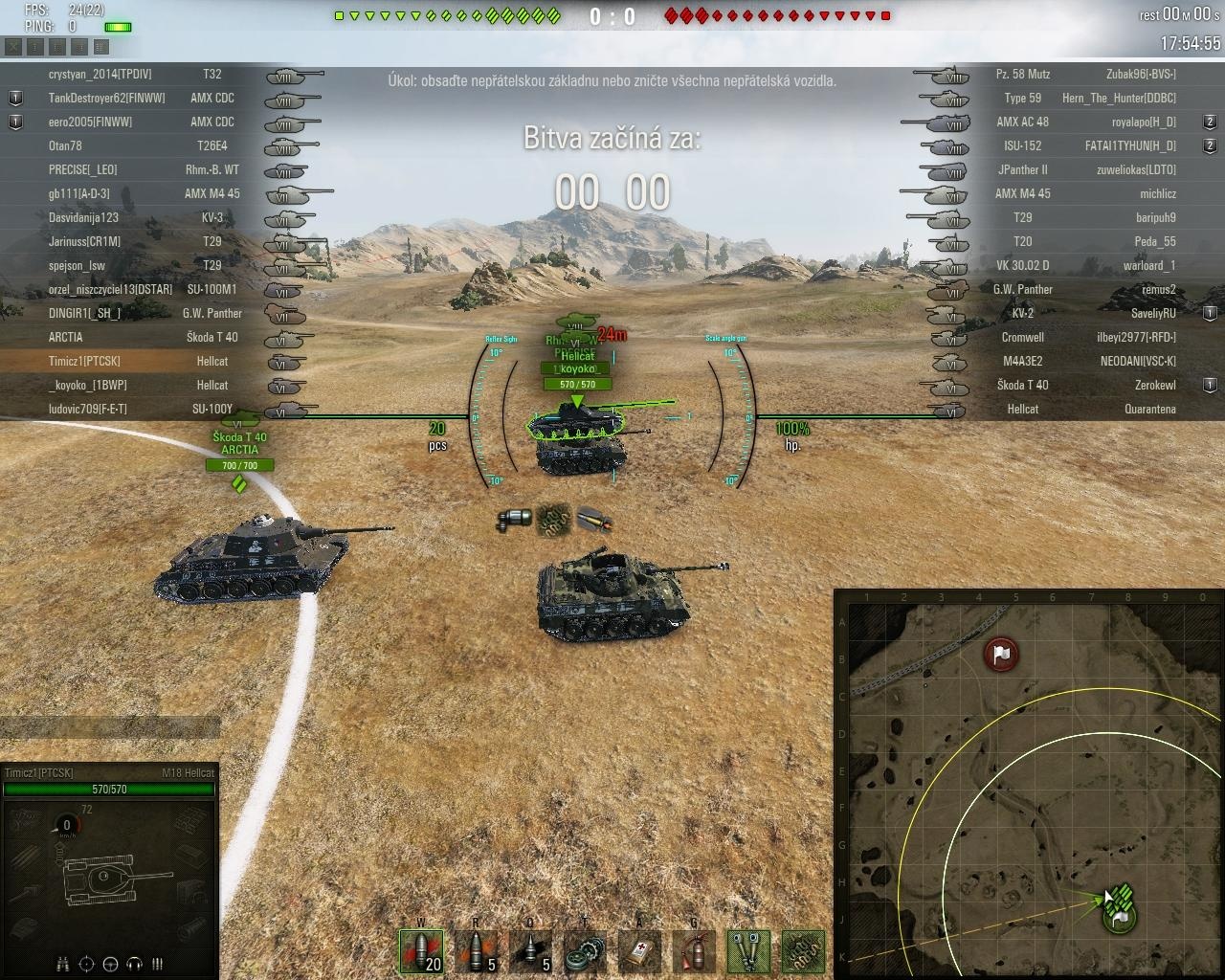Use the fire extinguisher consumable
The width and height of the screenshot is (1225, 980).
694,950
